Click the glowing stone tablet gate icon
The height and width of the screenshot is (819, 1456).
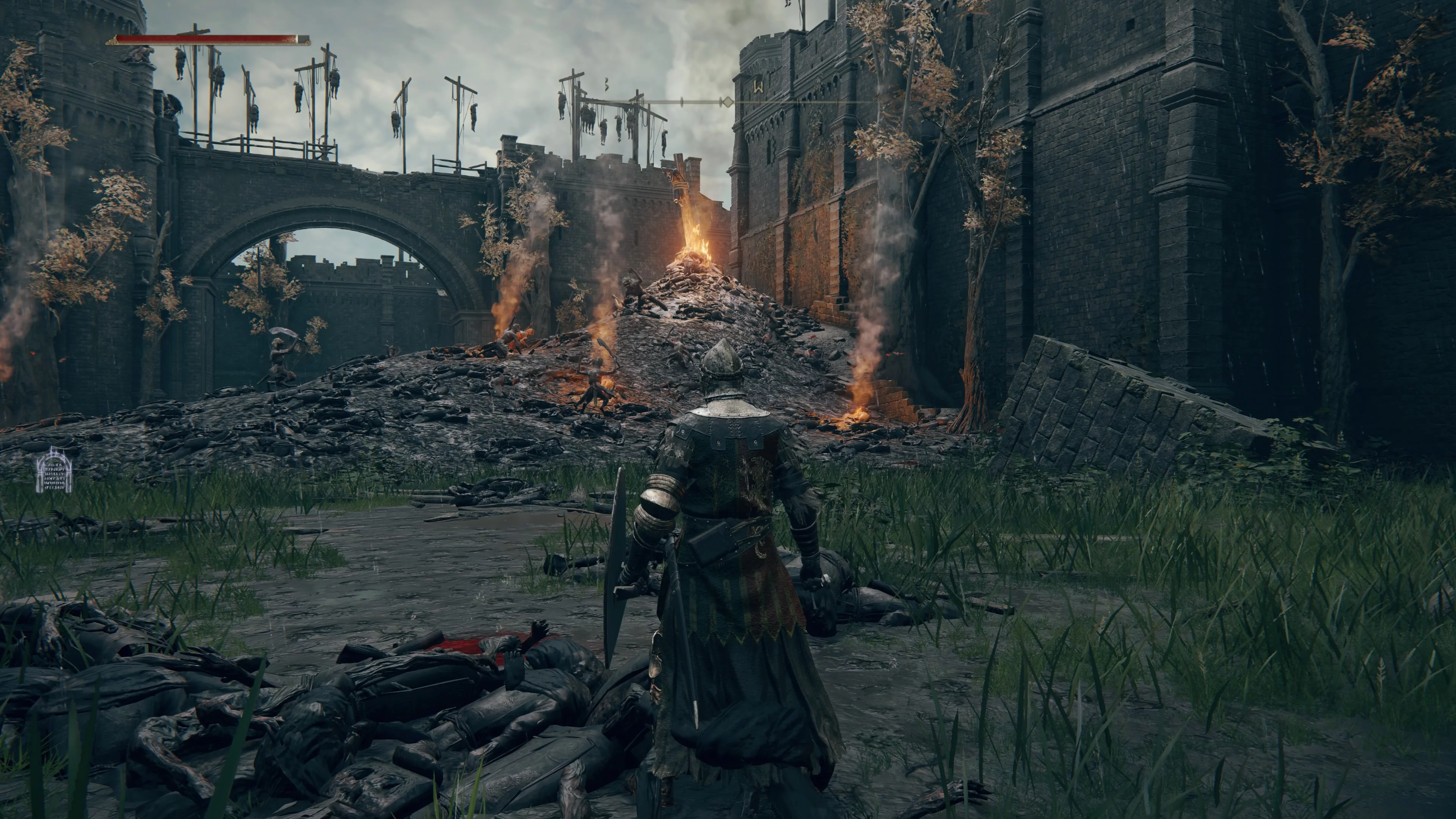pos(54,470)
